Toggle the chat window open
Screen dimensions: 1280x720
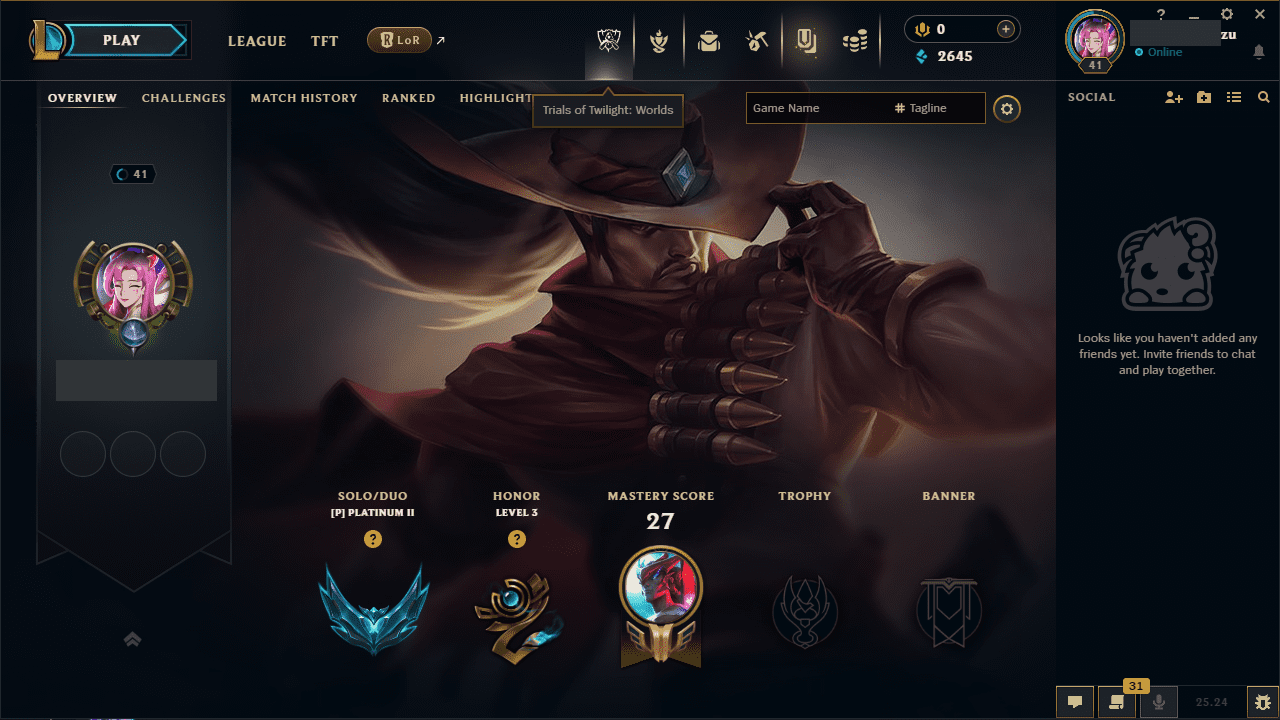(x=1075, y=701)
